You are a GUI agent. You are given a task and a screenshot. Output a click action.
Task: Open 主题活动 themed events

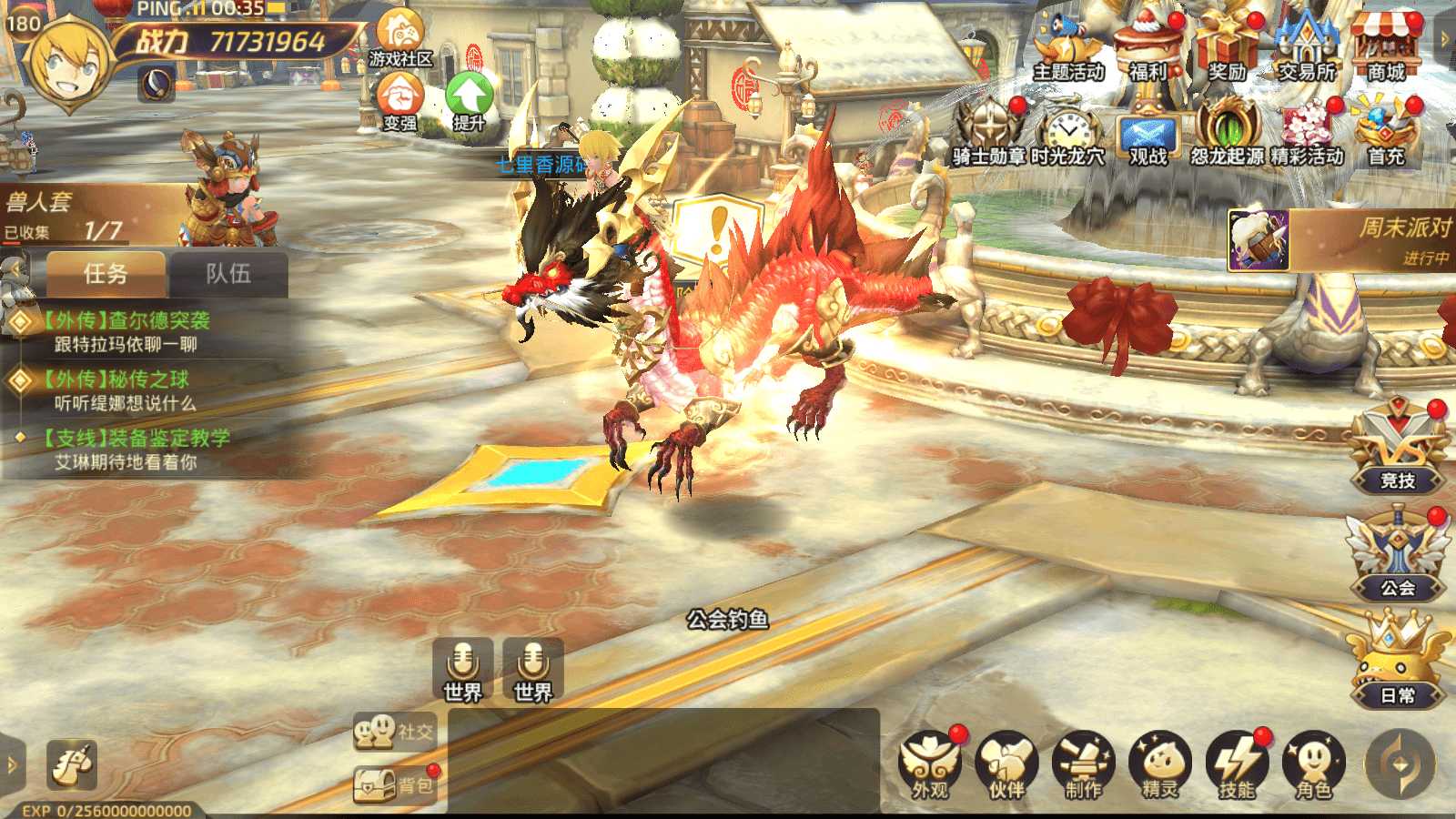tap(1067, 47)
